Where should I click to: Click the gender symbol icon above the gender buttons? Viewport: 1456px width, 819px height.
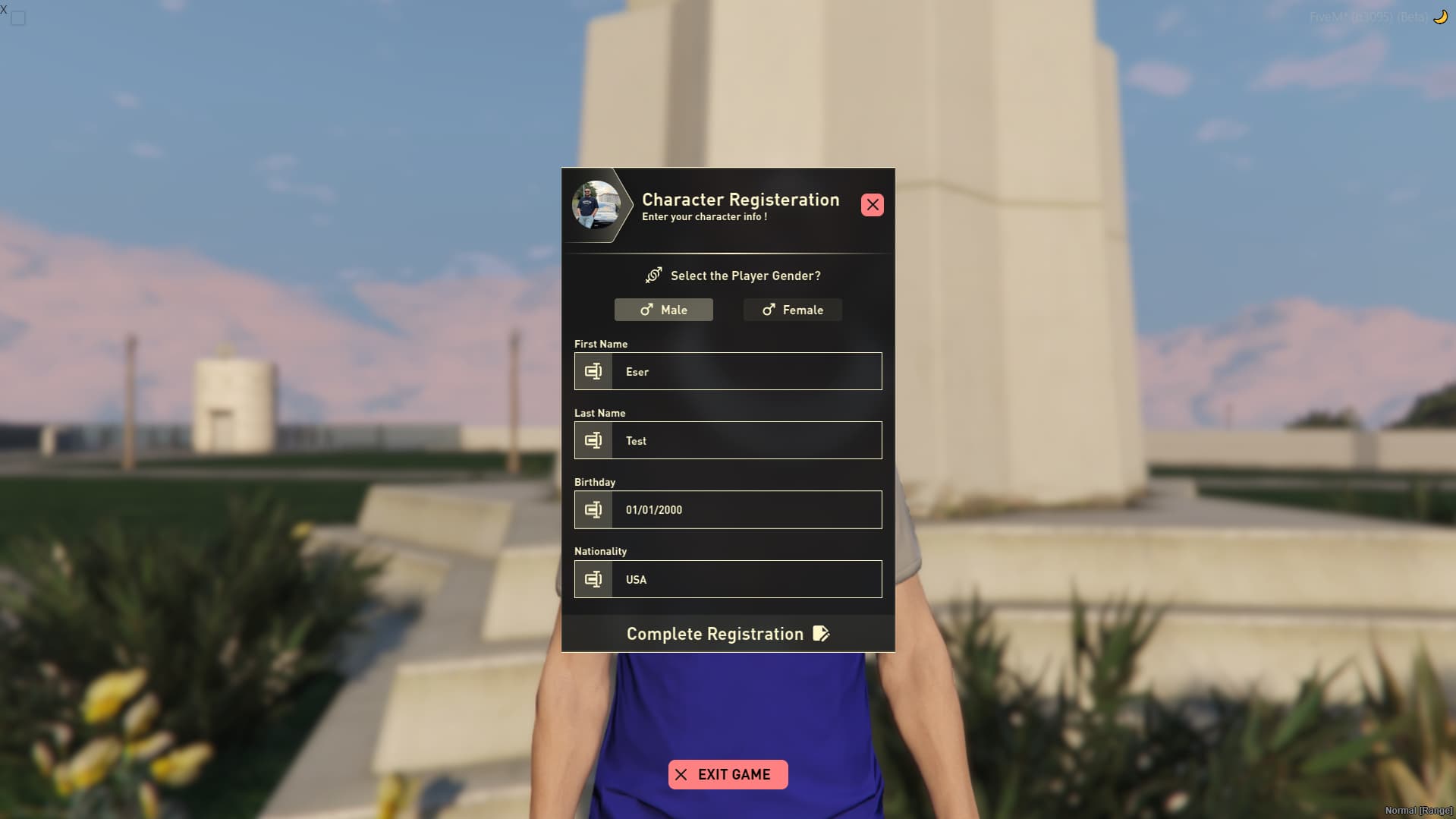tap(653, 275)
